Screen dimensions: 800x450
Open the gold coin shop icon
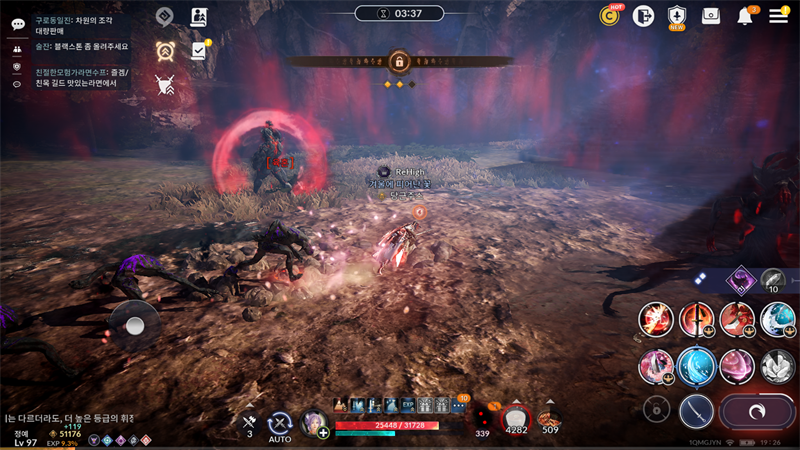(x=609, y=16)
